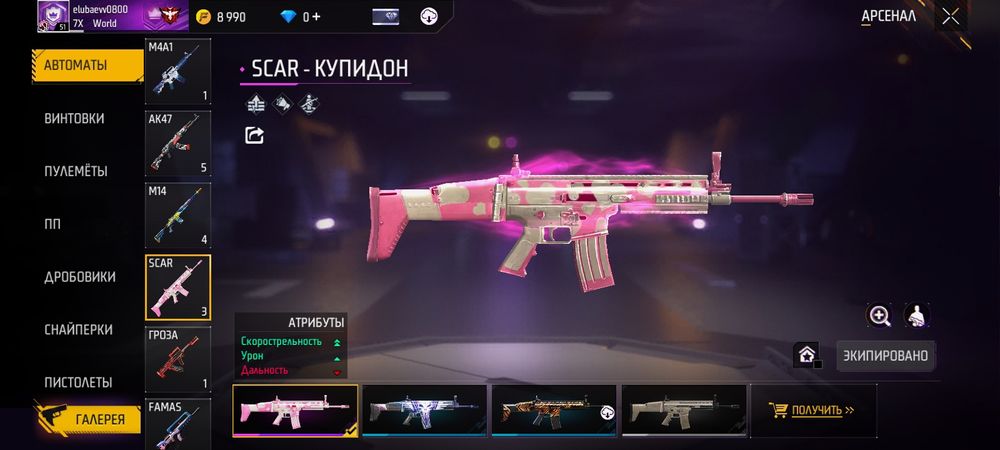Viewport: 1000px width, 450px height.
Task: Open the Винтовки weapon category
Action: tap(74, 118)
